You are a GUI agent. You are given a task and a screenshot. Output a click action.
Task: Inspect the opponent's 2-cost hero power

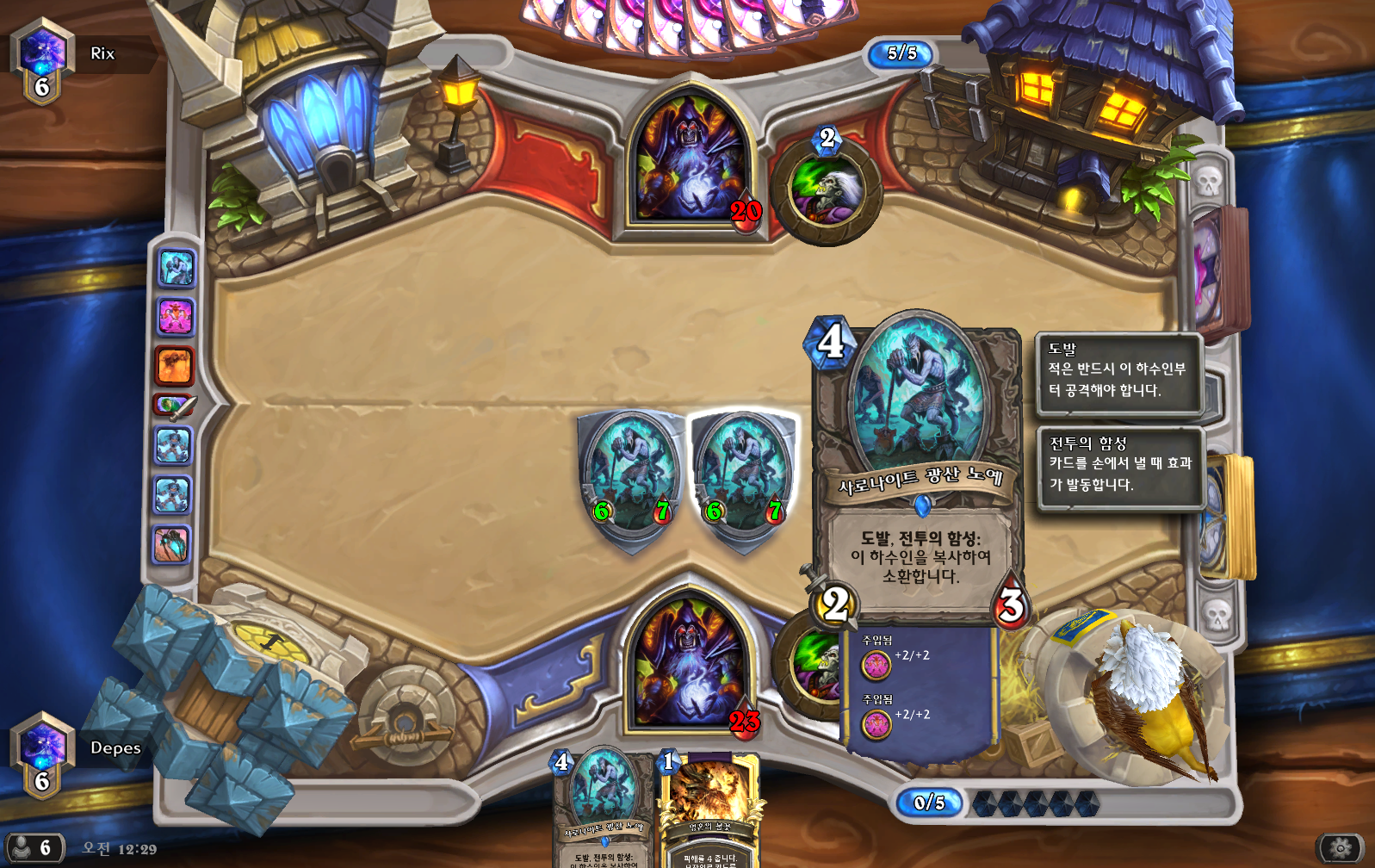[x=827, y=189]
